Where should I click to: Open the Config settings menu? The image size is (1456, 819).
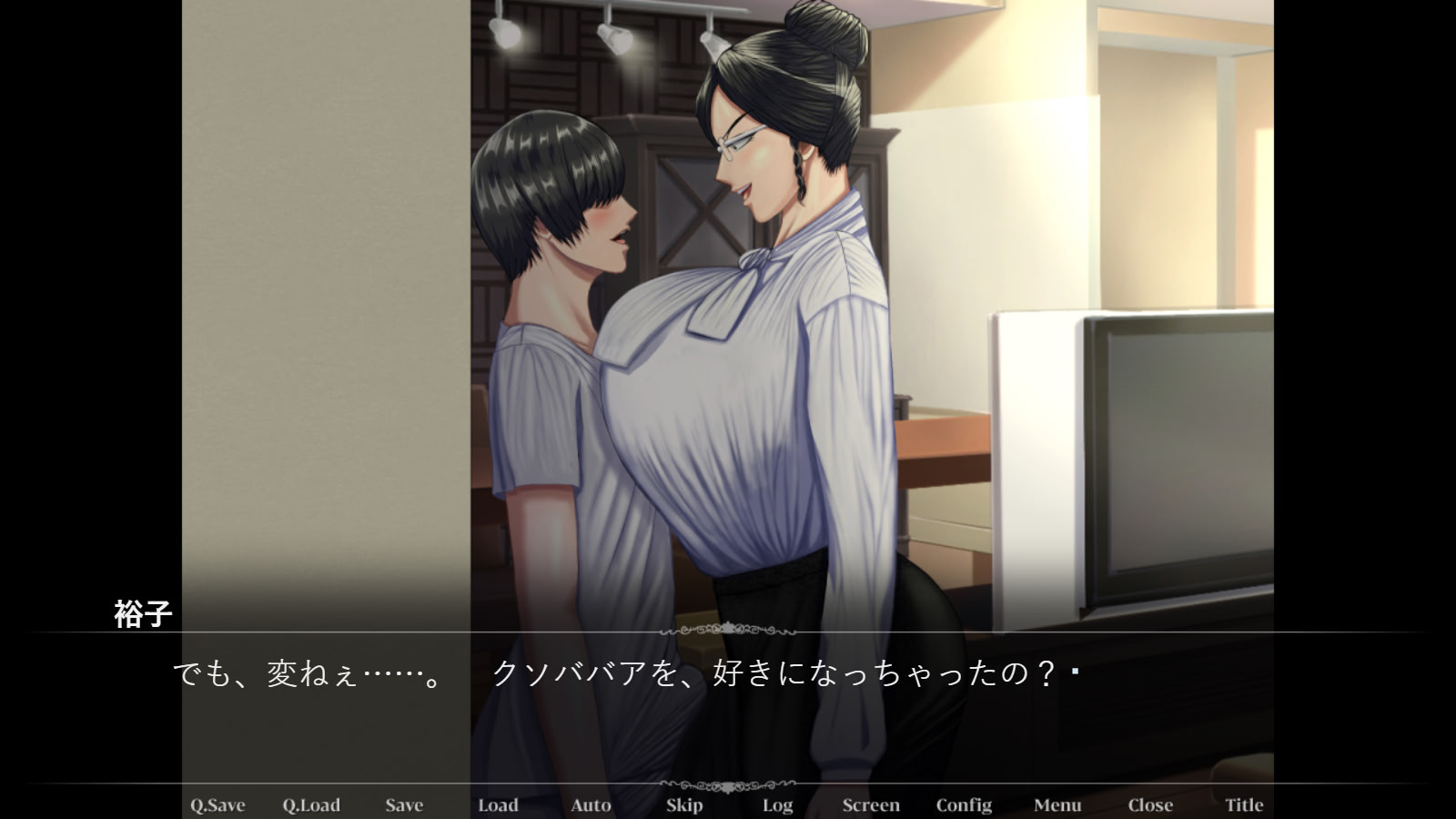click(964, 805)
